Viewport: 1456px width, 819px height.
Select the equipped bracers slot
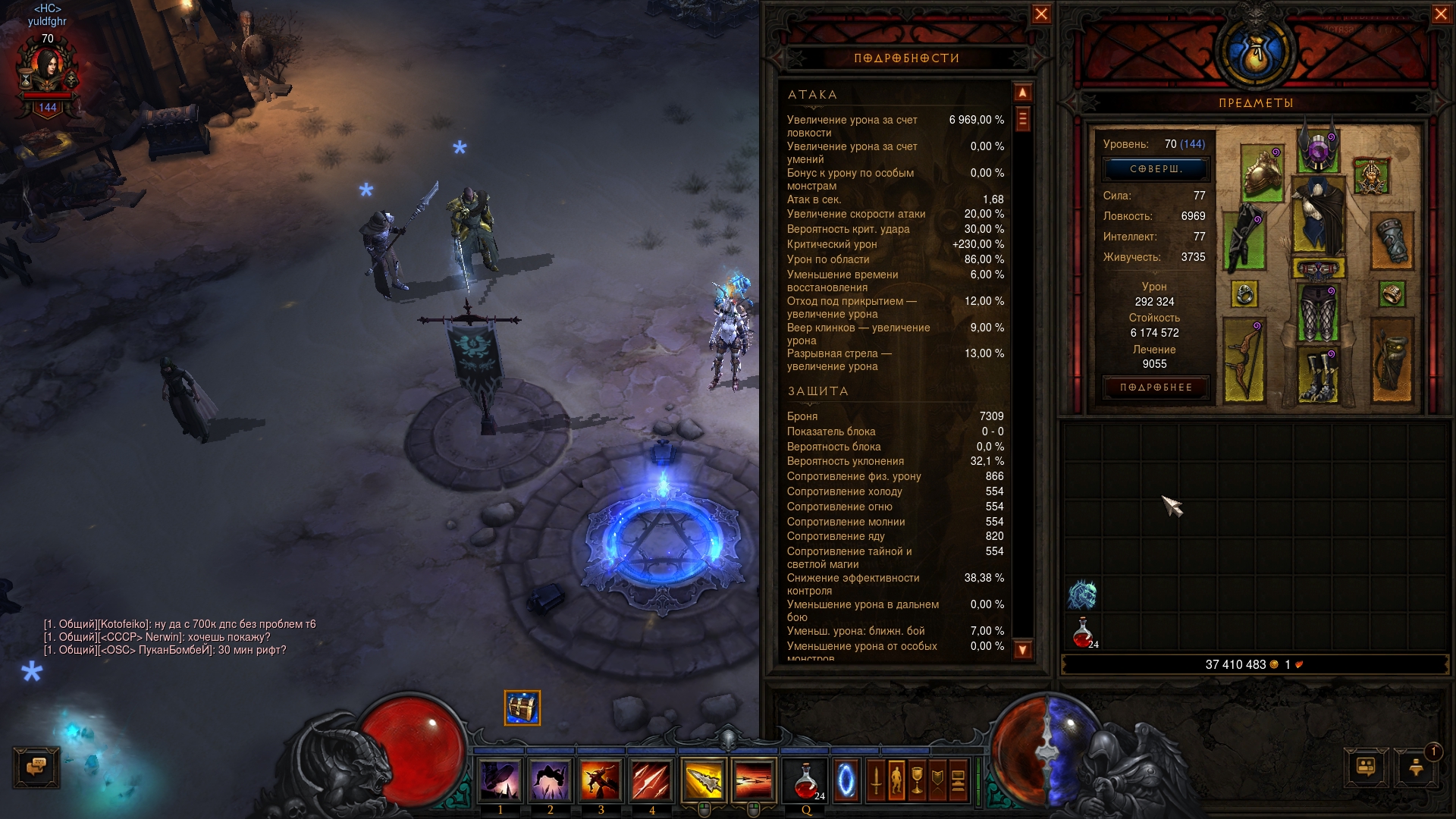click(x=1392, y=241)
